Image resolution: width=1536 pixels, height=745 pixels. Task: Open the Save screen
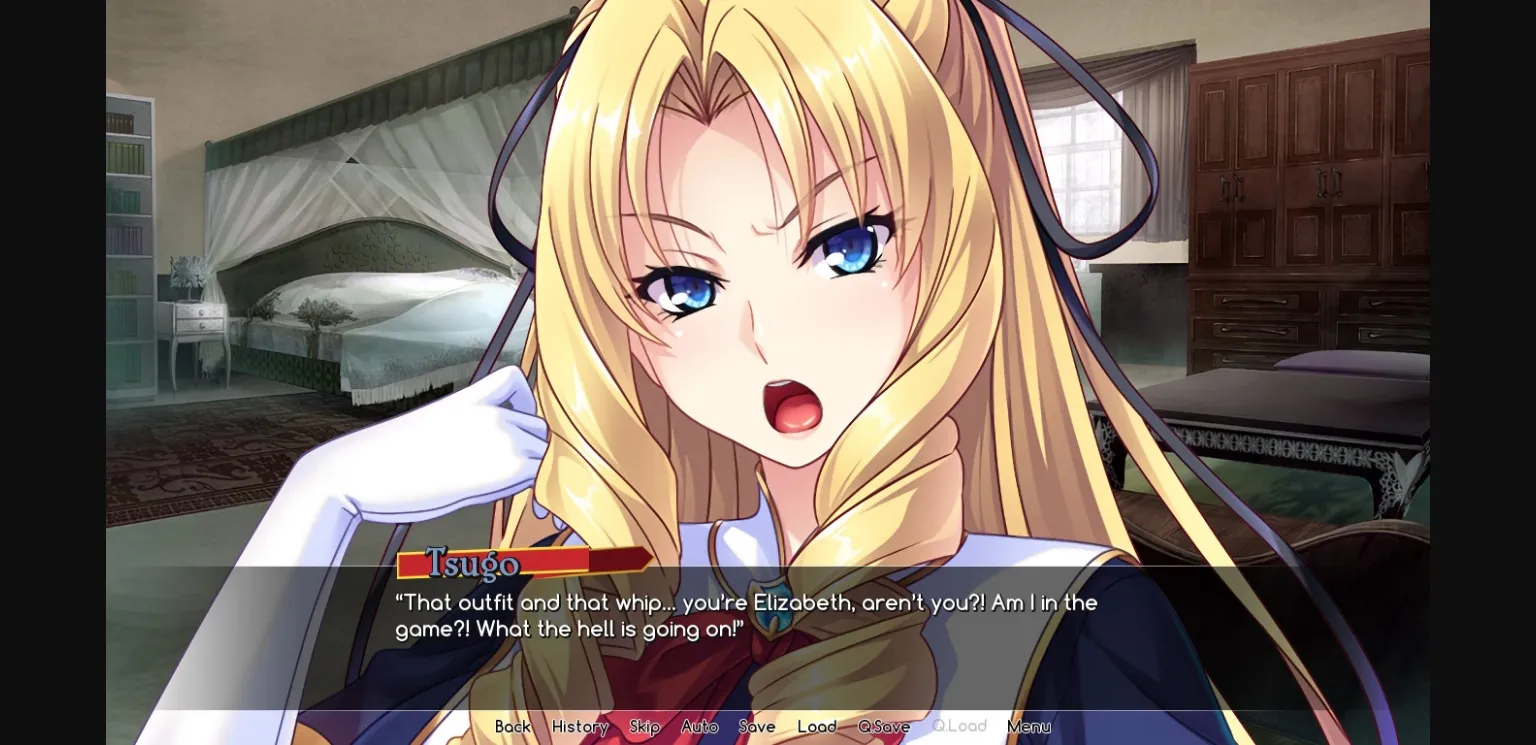[x=757, y=727]
